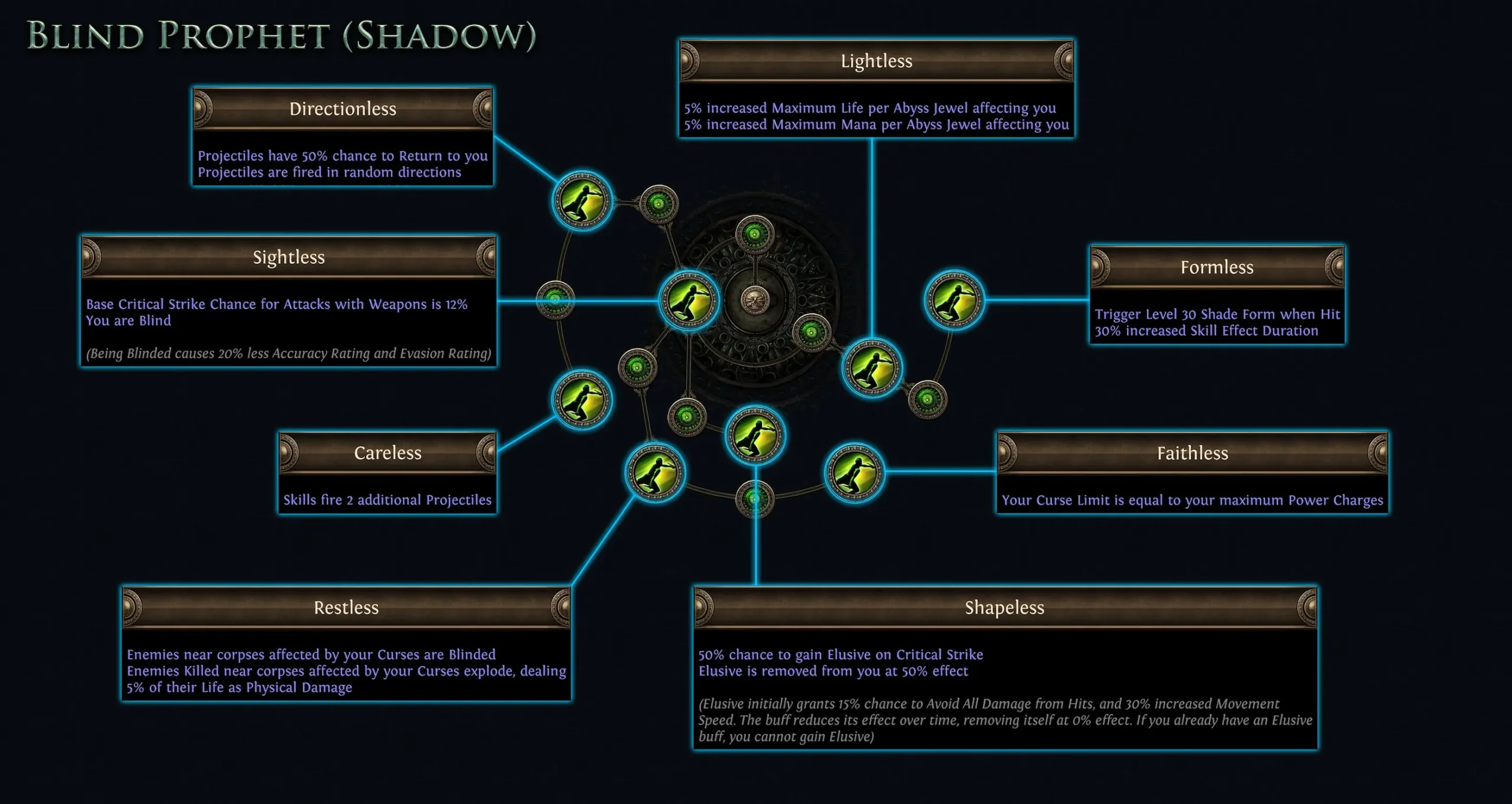Select the small node left of Sightless
The height and width of the screenshot is (804, 1512).
click(555, 301)
